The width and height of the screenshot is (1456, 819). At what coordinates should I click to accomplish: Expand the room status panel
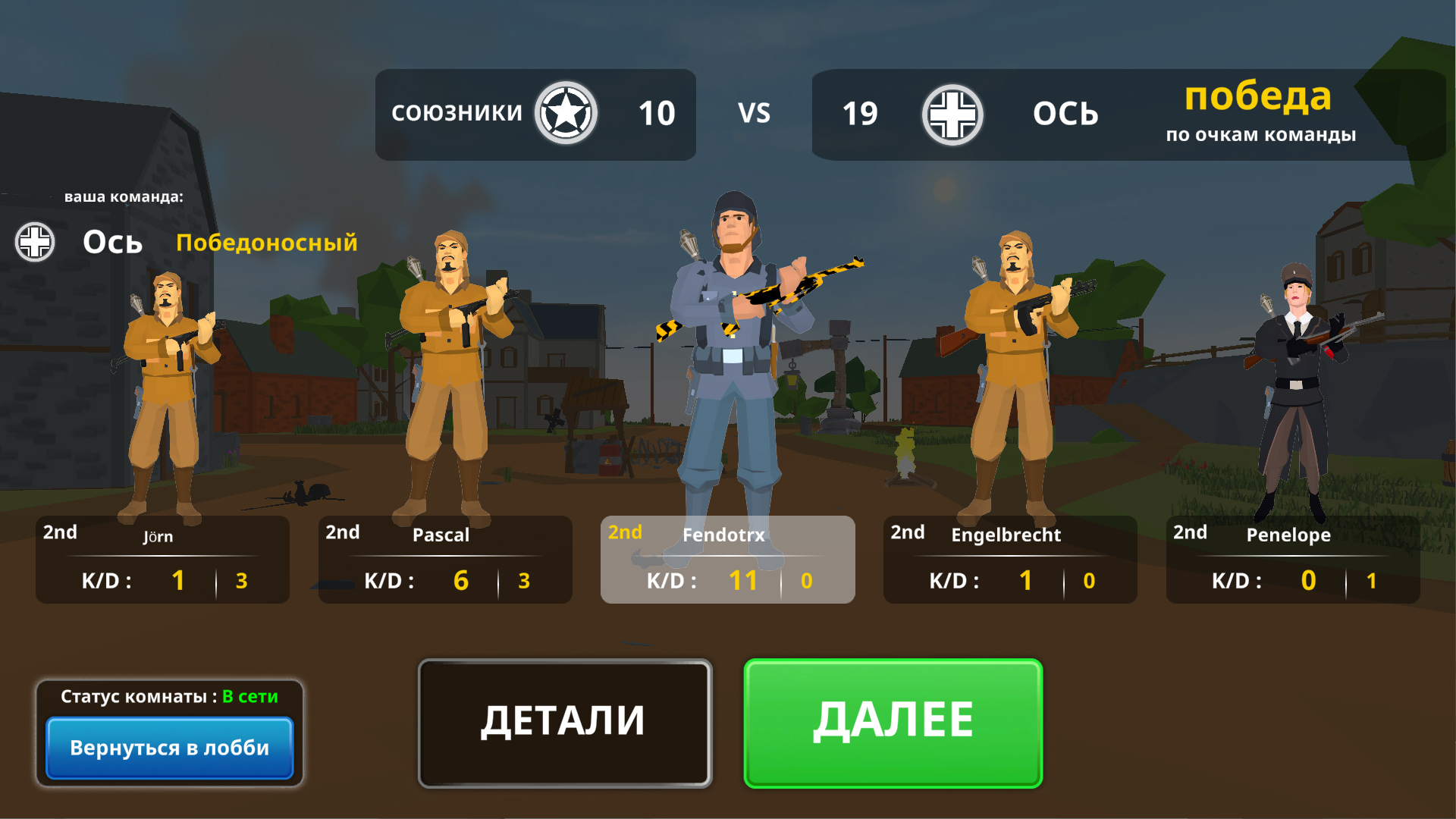pos(168,695)
